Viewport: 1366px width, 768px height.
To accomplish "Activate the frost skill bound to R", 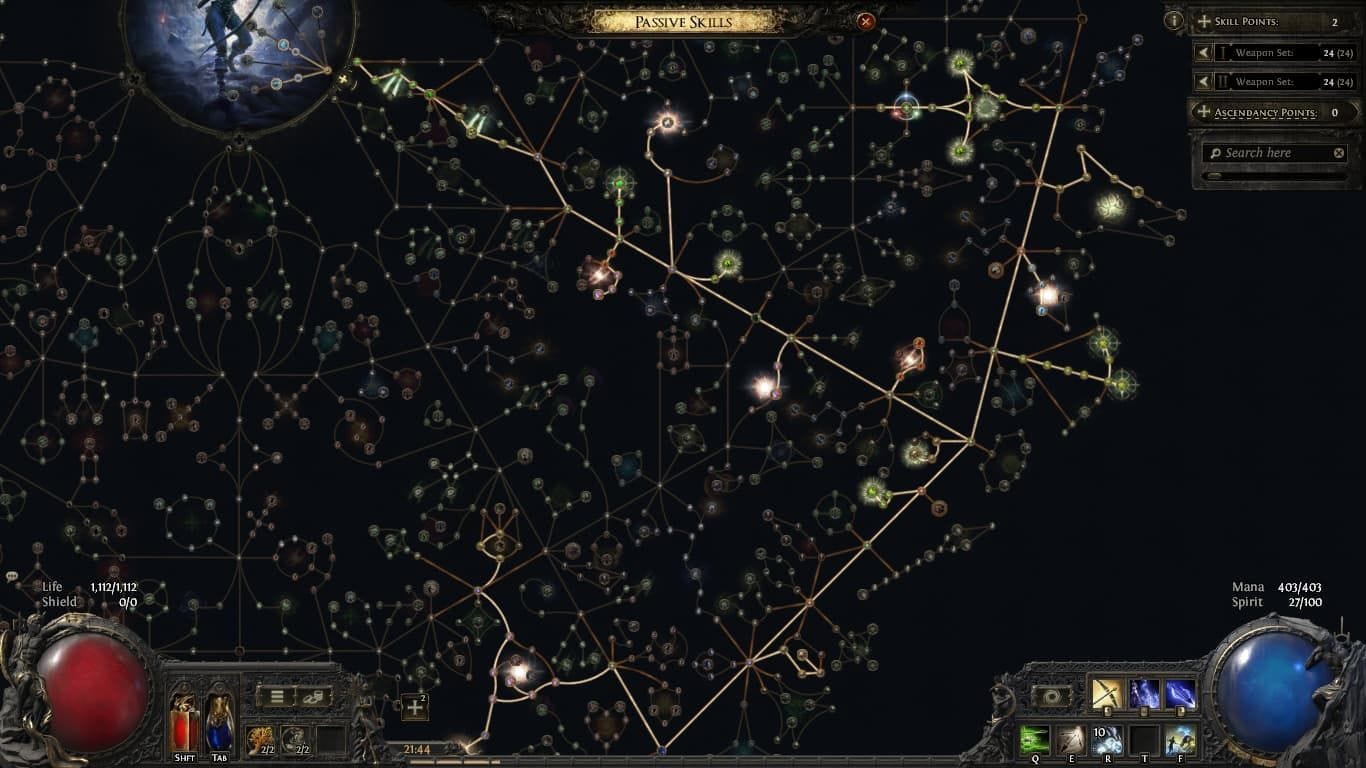I will point(1106,741).
